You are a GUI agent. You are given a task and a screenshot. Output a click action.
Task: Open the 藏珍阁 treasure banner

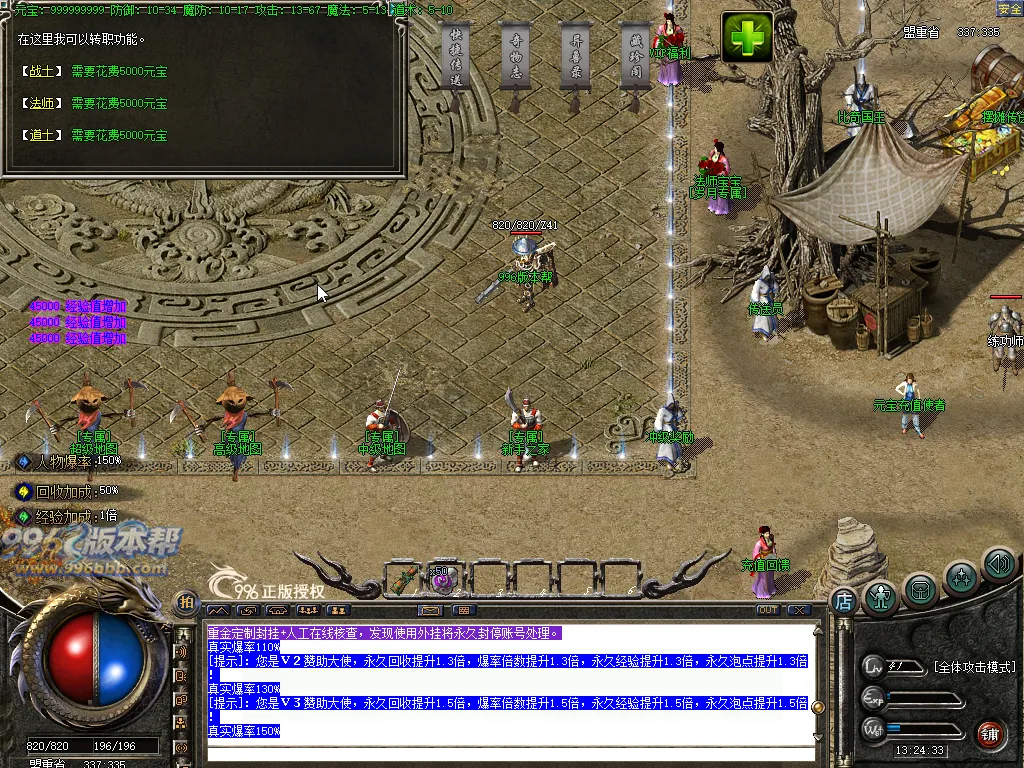pos(636,56)
